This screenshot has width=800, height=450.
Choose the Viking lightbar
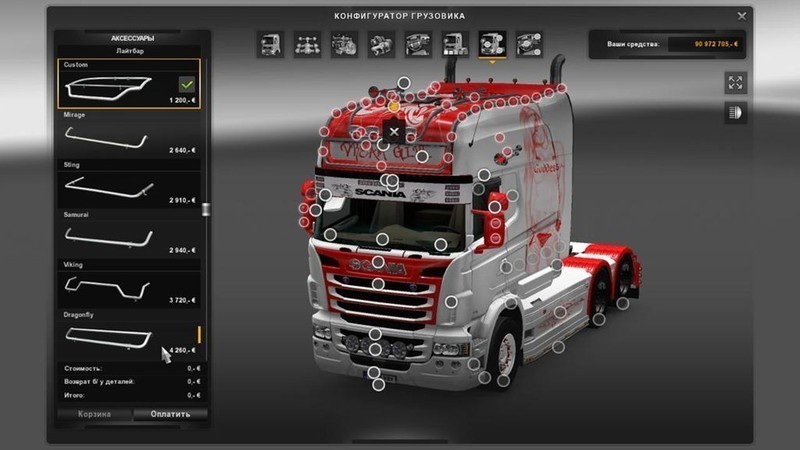point(129,284)
